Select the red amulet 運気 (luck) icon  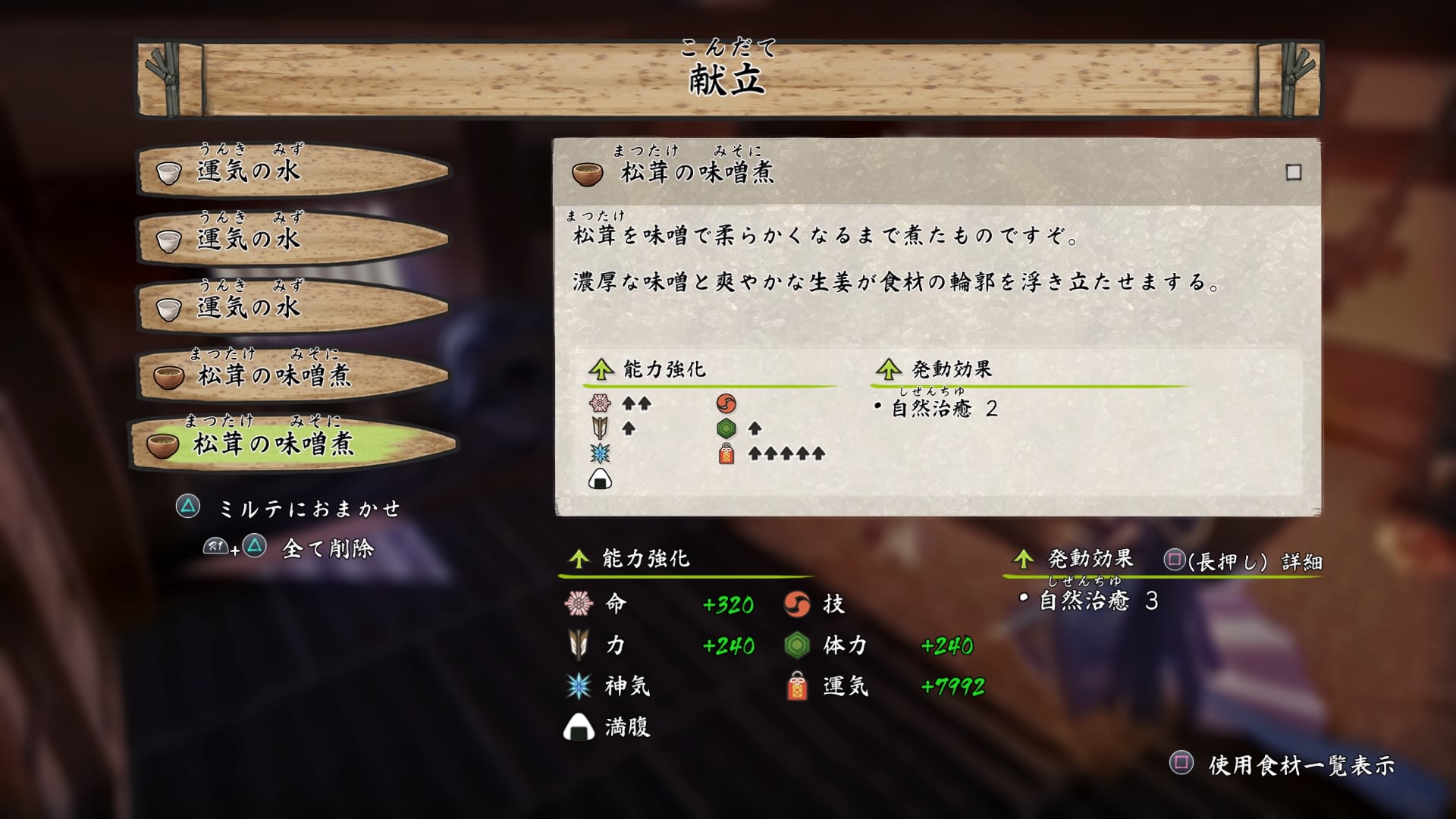799,686
